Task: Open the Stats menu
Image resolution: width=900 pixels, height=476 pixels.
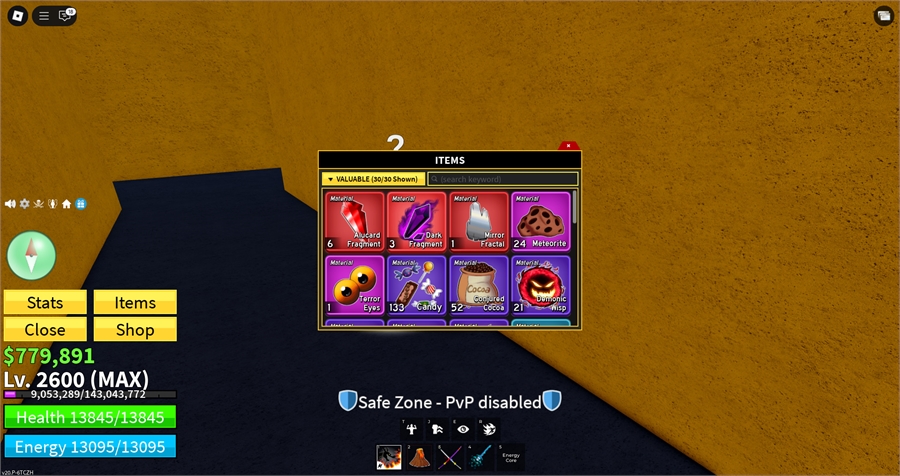Action: [45, 303]
